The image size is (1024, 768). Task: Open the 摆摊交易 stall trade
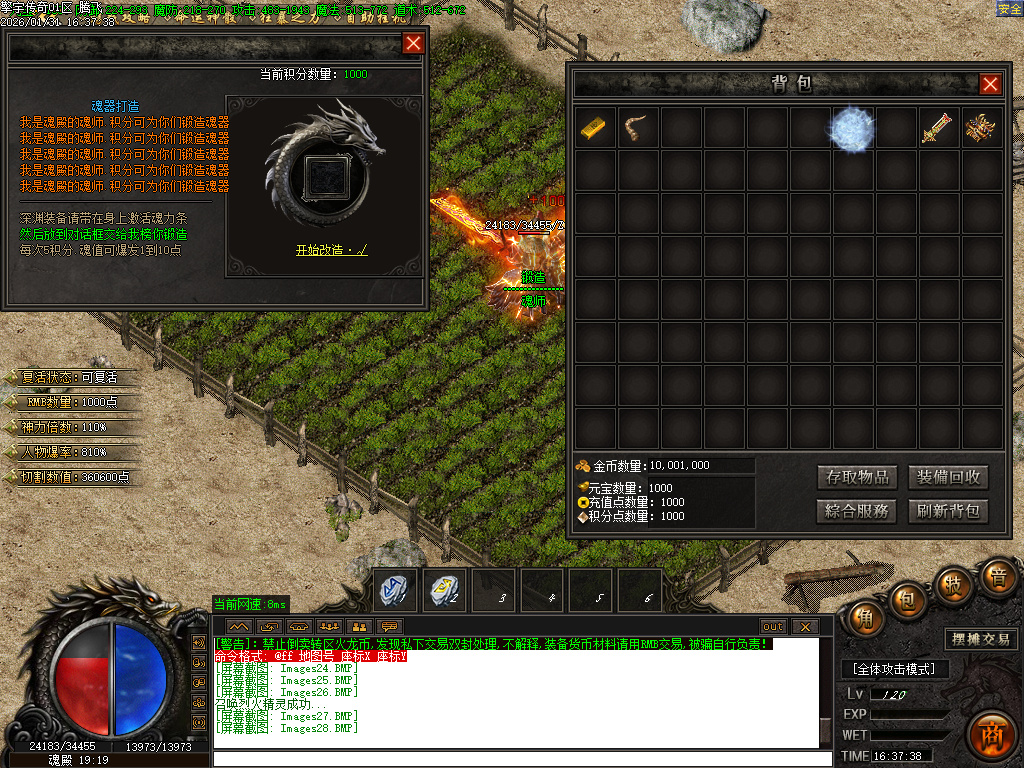coord(980,639)
